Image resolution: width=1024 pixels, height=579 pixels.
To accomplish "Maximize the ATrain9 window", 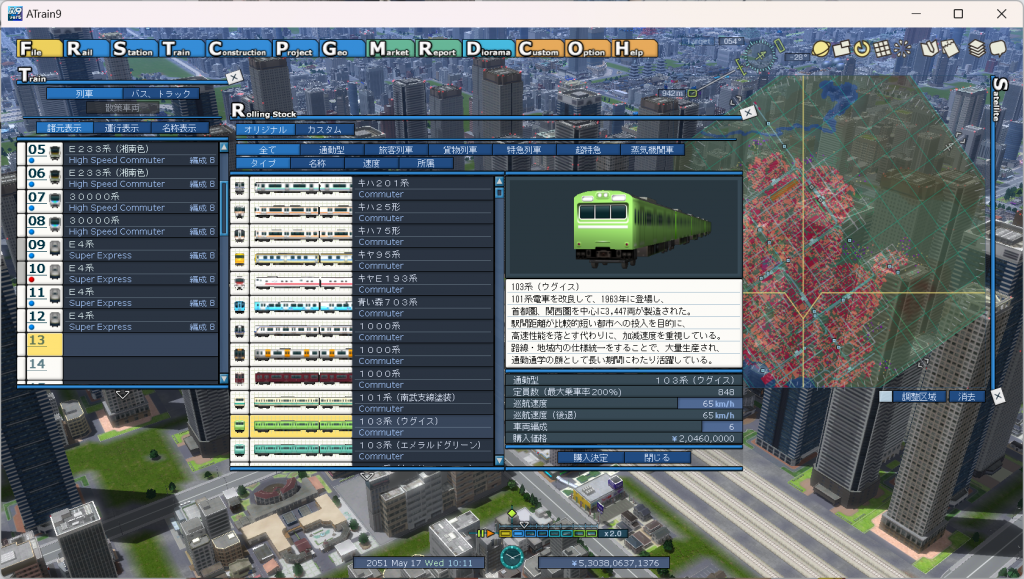I will [958, 14].
